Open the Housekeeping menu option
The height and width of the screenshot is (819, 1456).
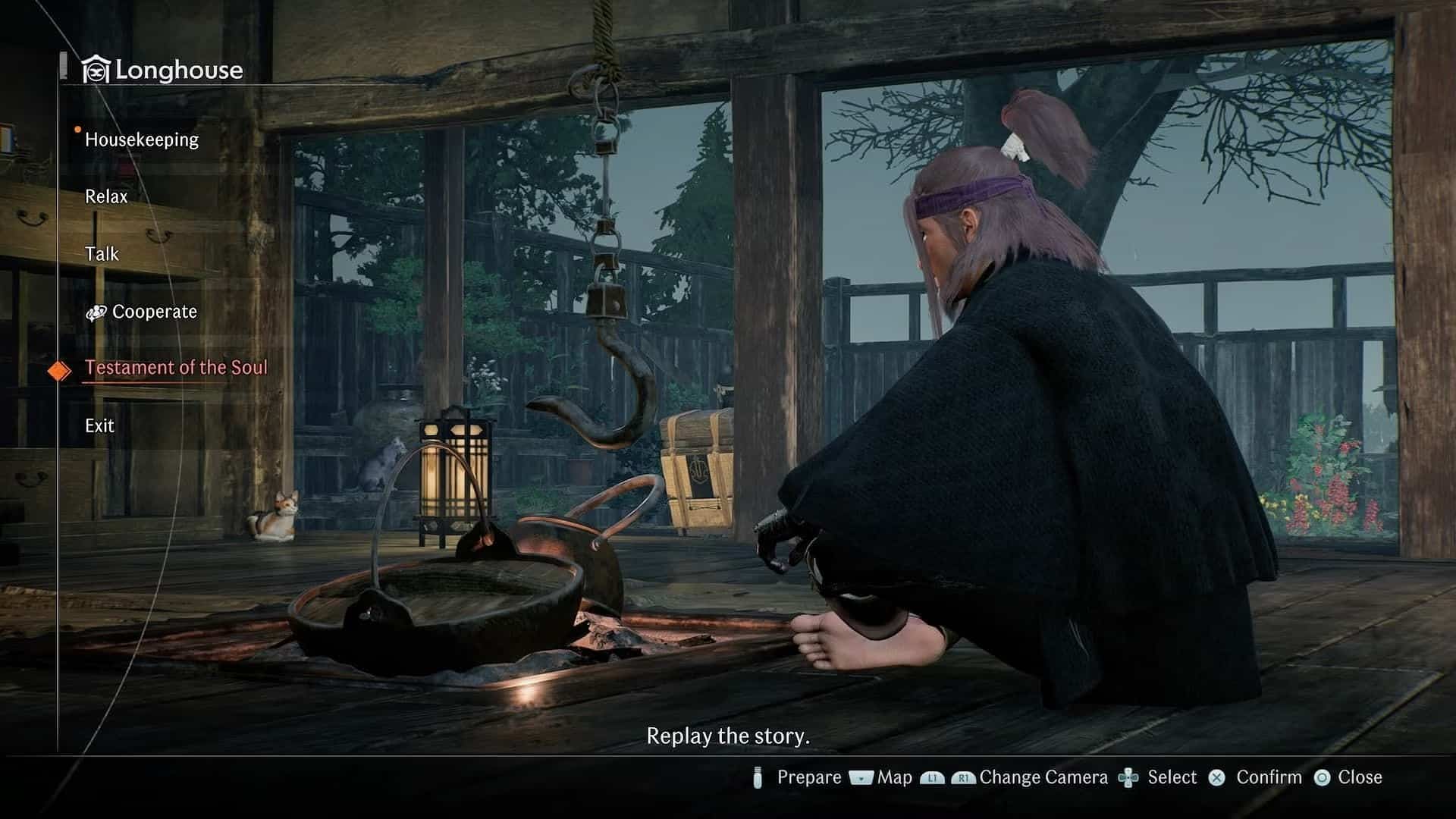pos(141,139)
